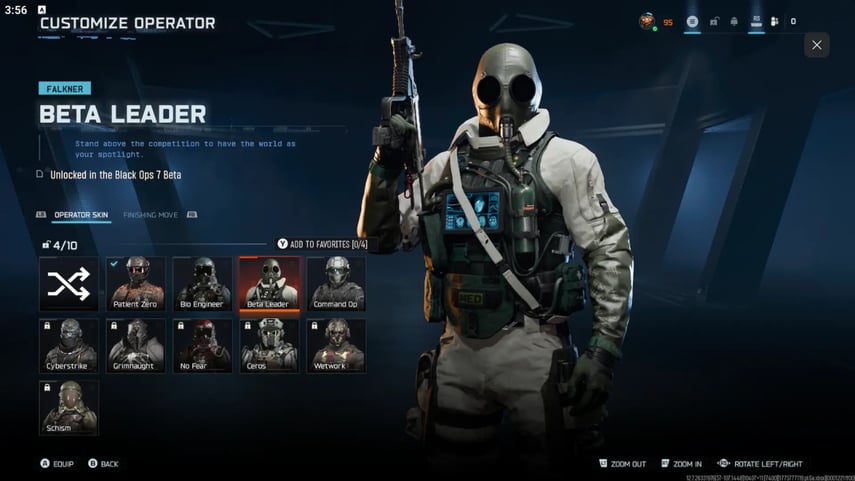Pick the locked Schism skin tile
This screenshot has width=855, height=481.
(x=69, y=407)
